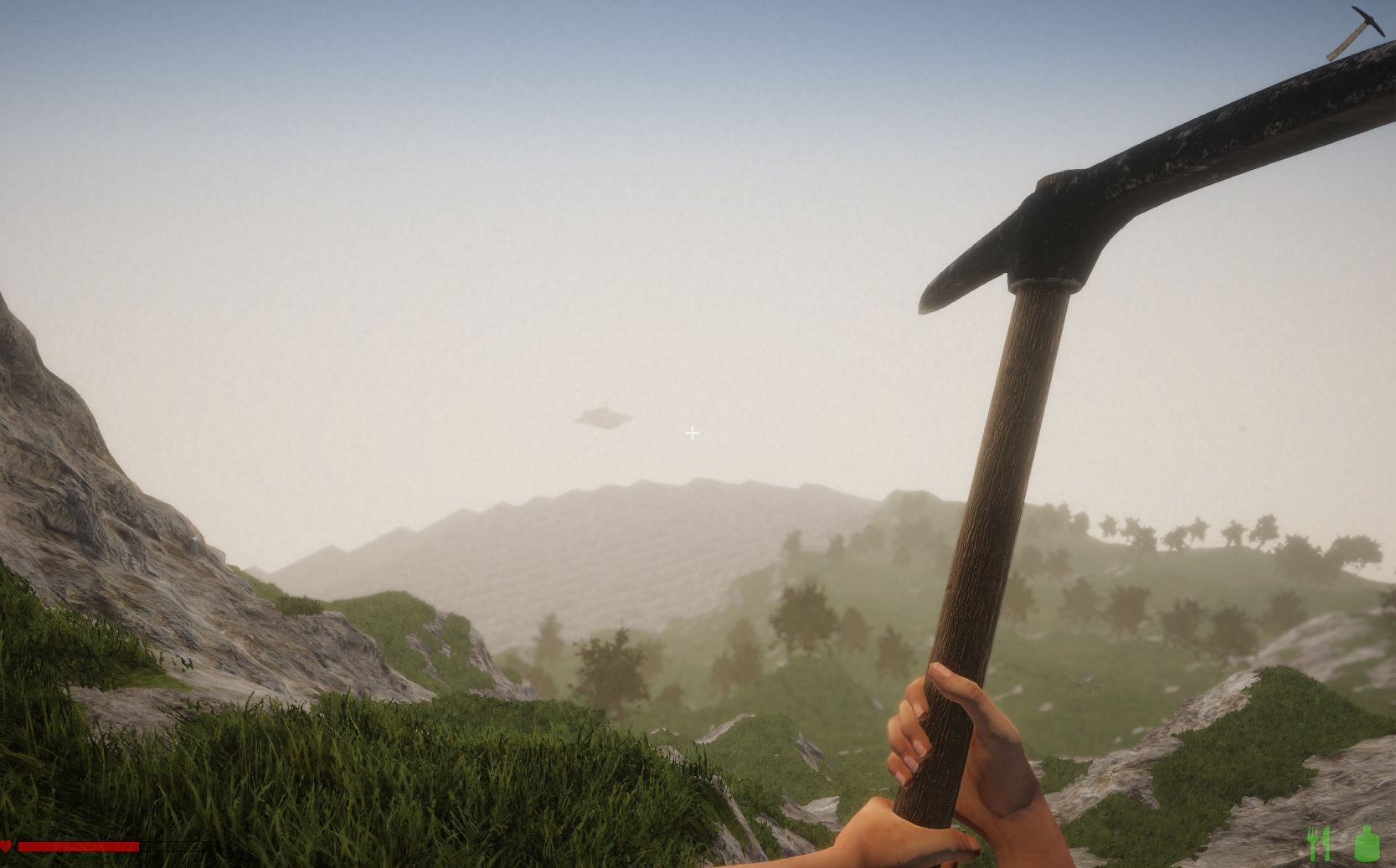Click the green water bottle thirst icon
This screenshot has width=1396, height=868.
(x=1367, y=843)
